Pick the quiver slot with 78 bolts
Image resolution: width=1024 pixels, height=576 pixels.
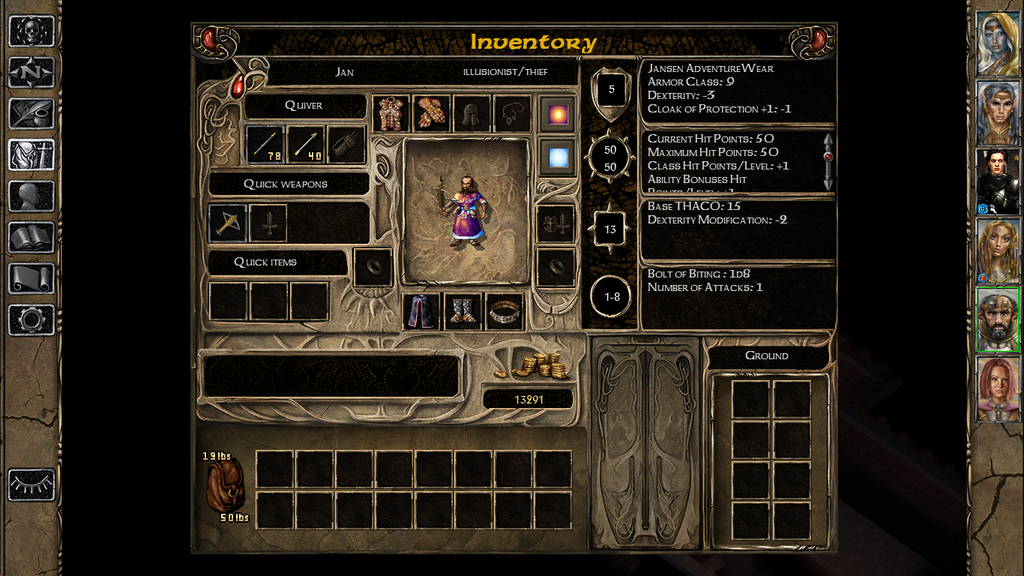point(265,144)
